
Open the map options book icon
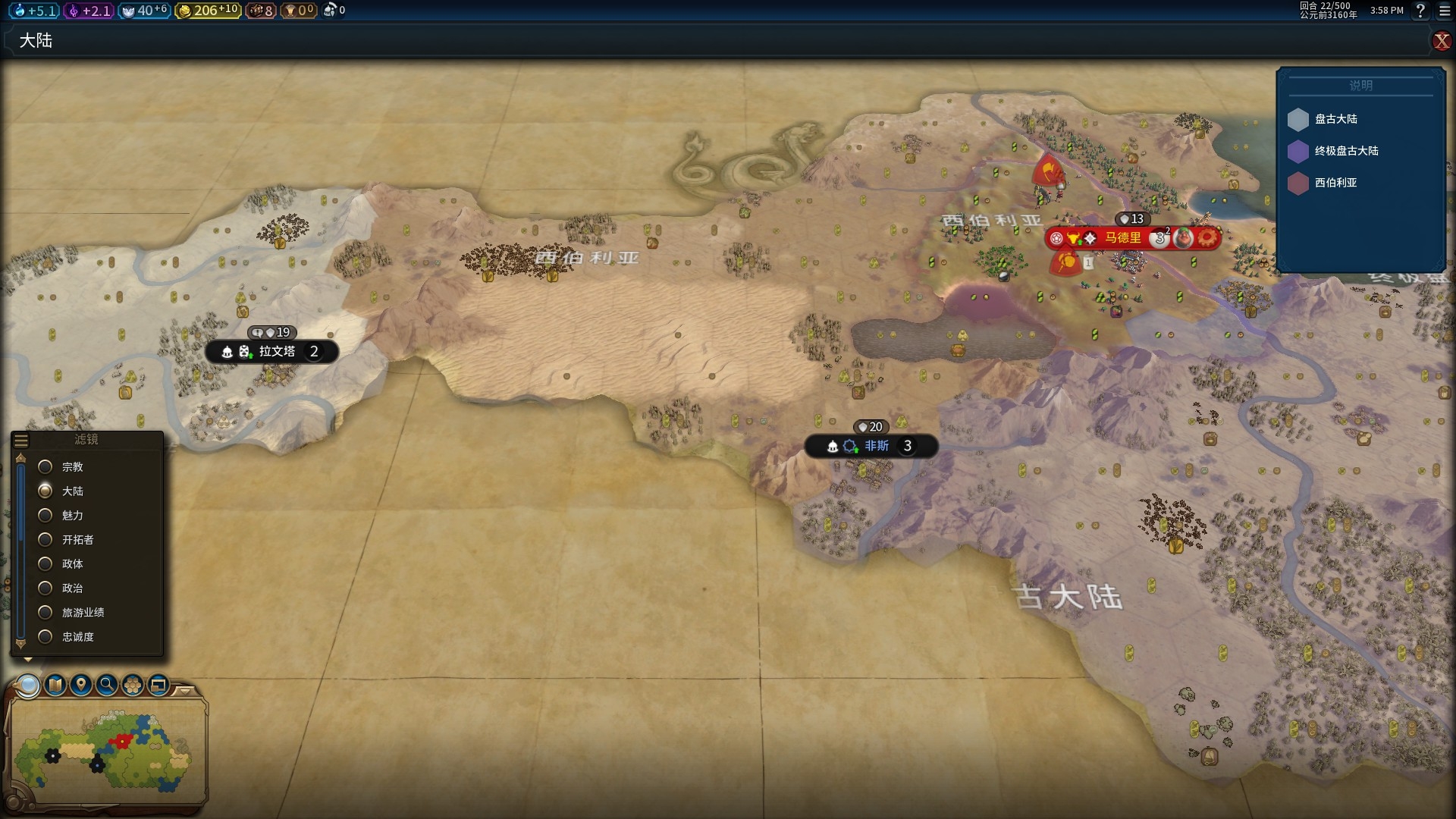[x=55, y=686]
